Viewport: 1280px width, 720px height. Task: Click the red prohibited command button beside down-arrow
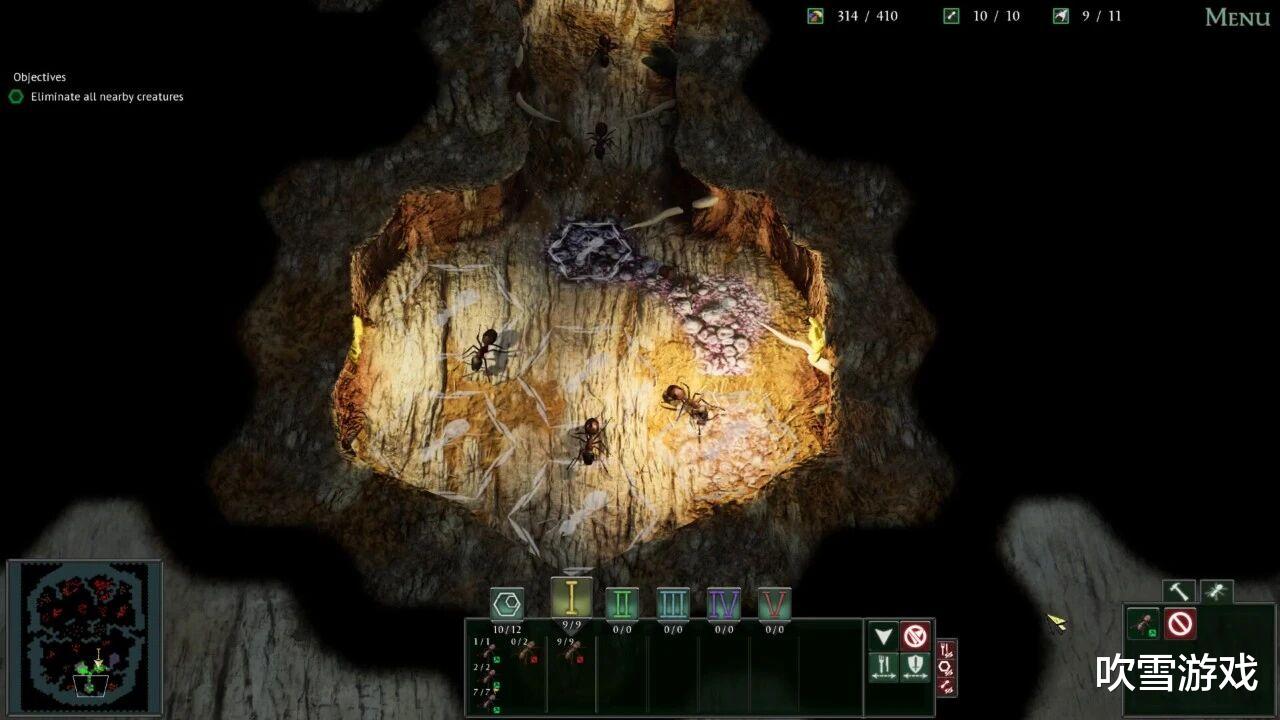tap(916, 636)
